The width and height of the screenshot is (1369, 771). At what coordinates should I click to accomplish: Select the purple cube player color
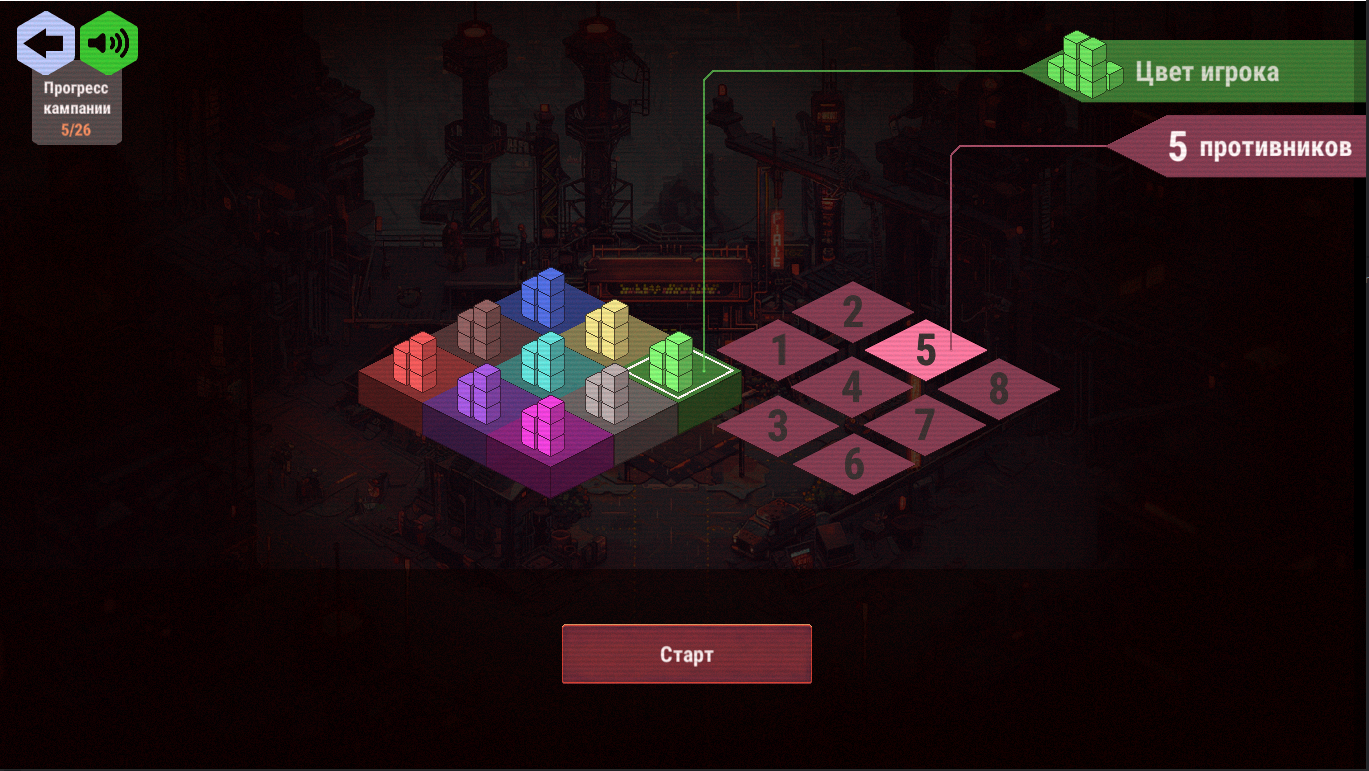coord(480,395)
